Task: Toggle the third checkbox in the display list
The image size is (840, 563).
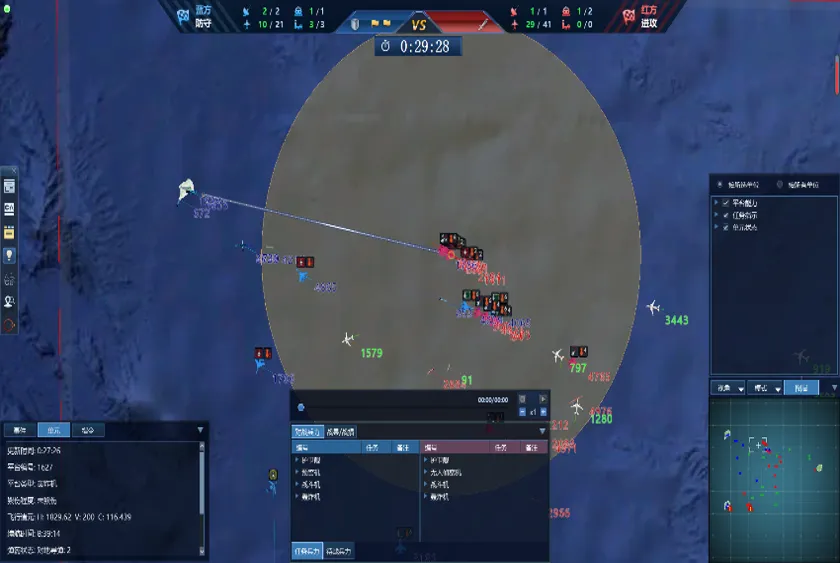Action: point(726,227)
